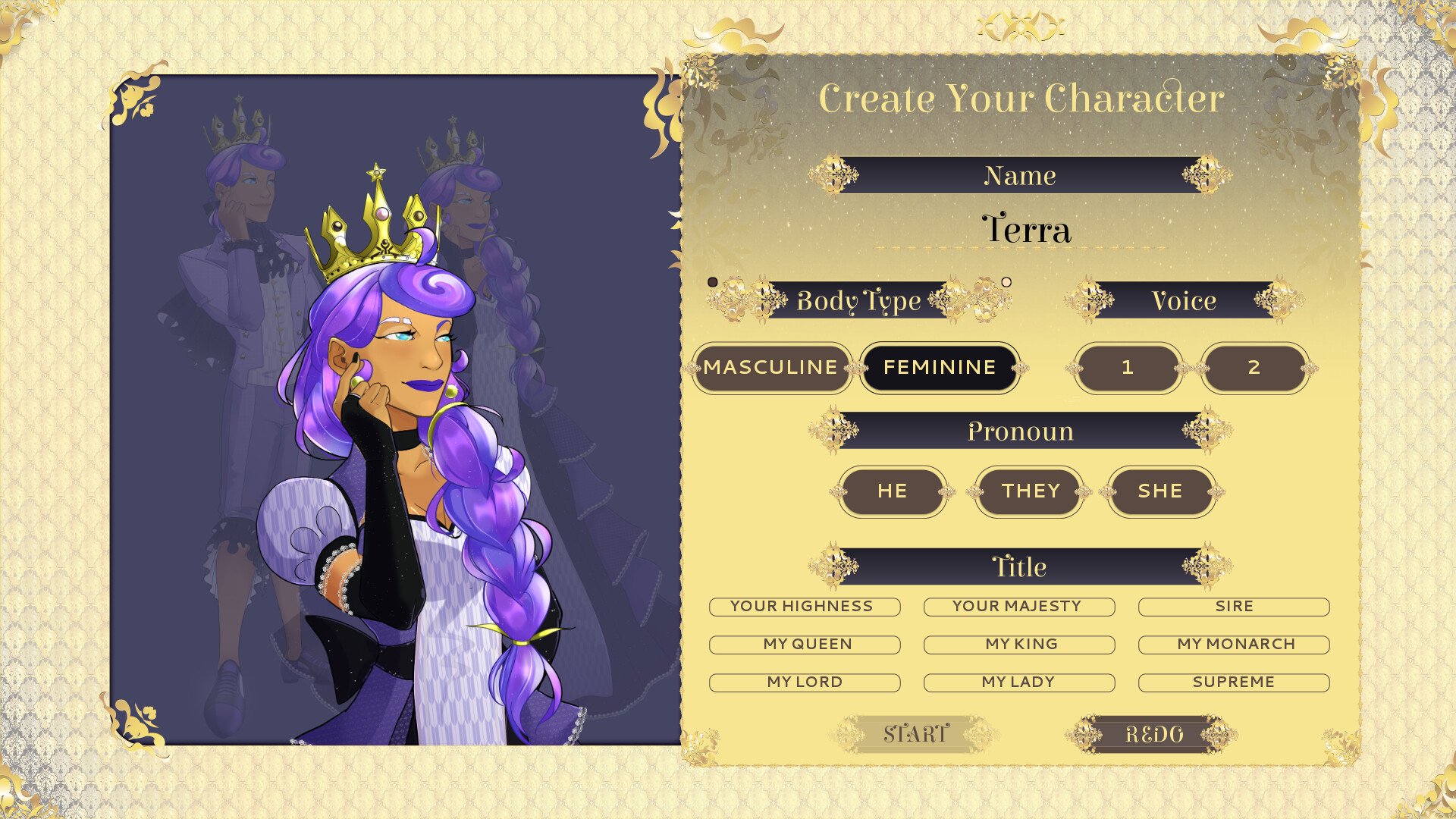Choose My Queen as the title

(806, 644)
